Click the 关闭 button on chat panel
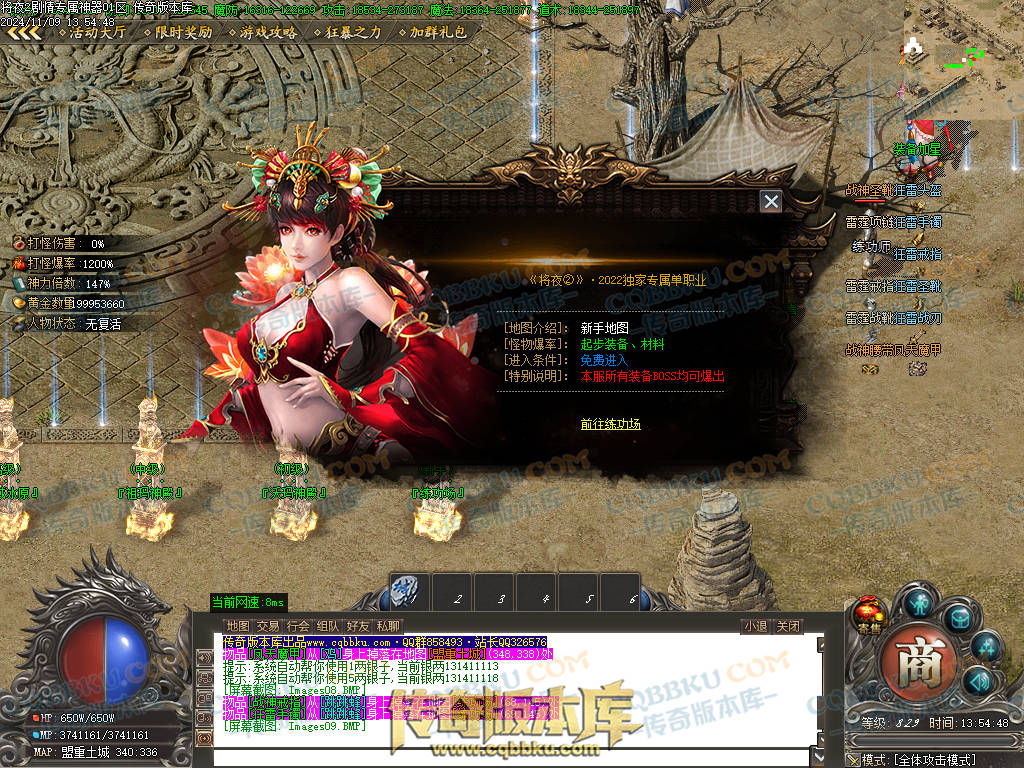The image size is (1024, 768). 788,627
